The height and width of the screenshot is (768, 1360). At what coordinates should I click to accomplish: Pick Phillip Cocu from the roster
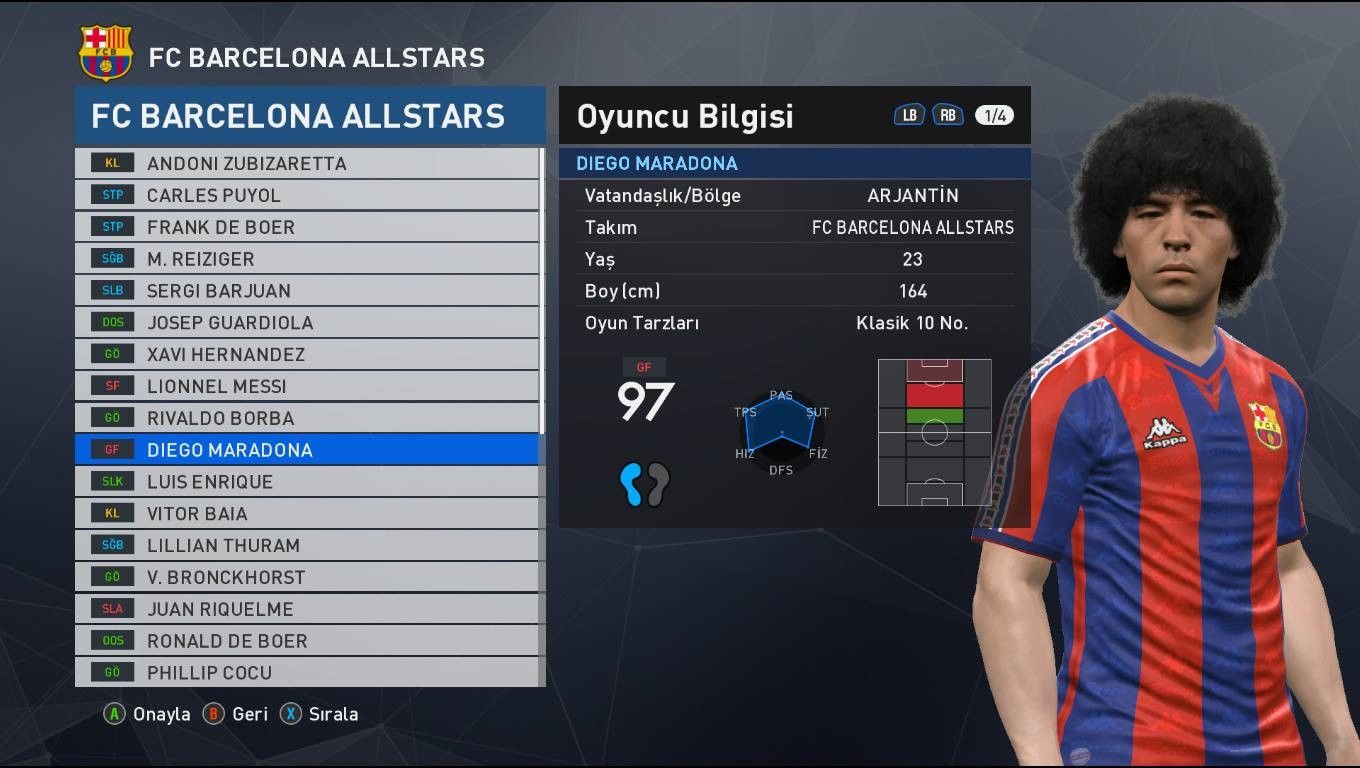pyautogui.click(x=307, y=673)
